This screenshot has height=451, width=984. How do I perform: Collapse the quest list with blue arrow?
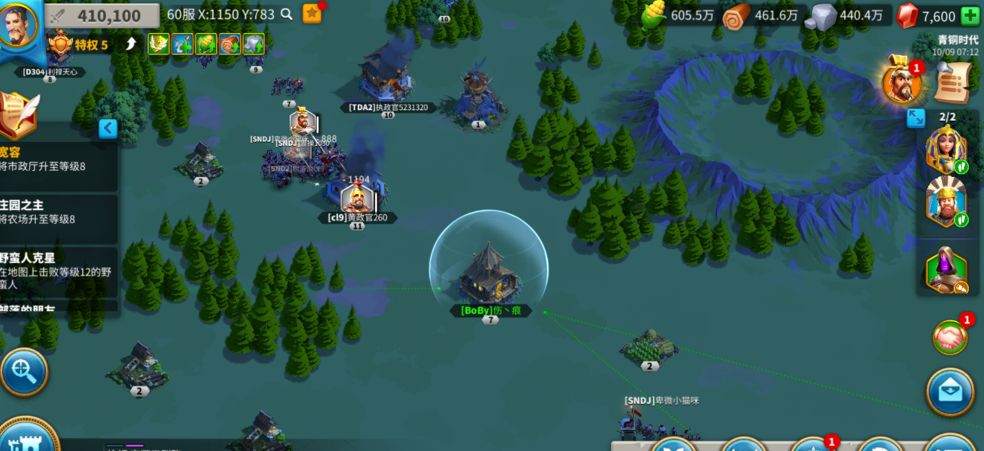coord(108,128)
